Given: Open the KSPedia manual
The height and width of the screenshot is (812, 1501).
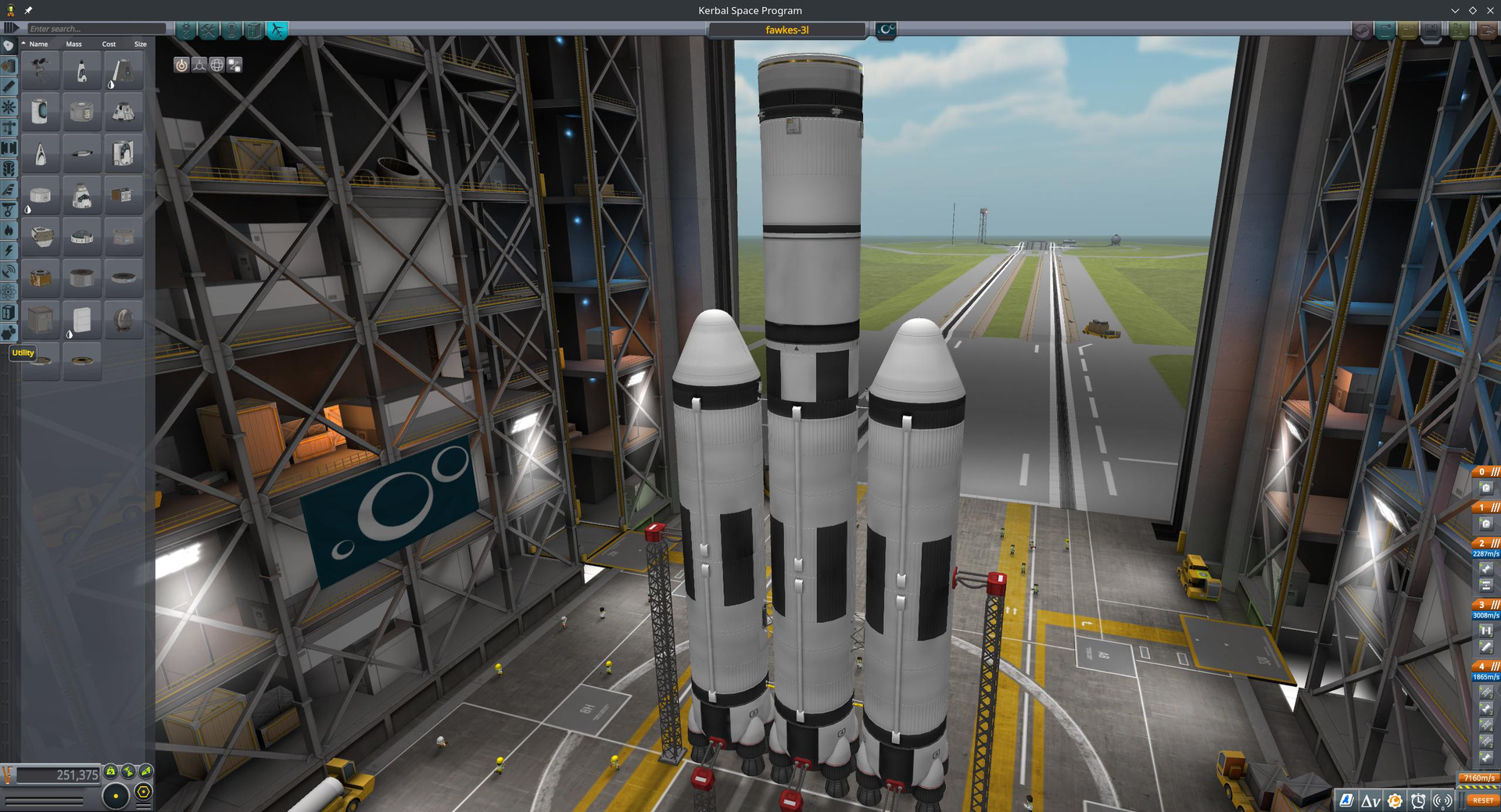Looking at the screenshot, I should coord(1347,799).
